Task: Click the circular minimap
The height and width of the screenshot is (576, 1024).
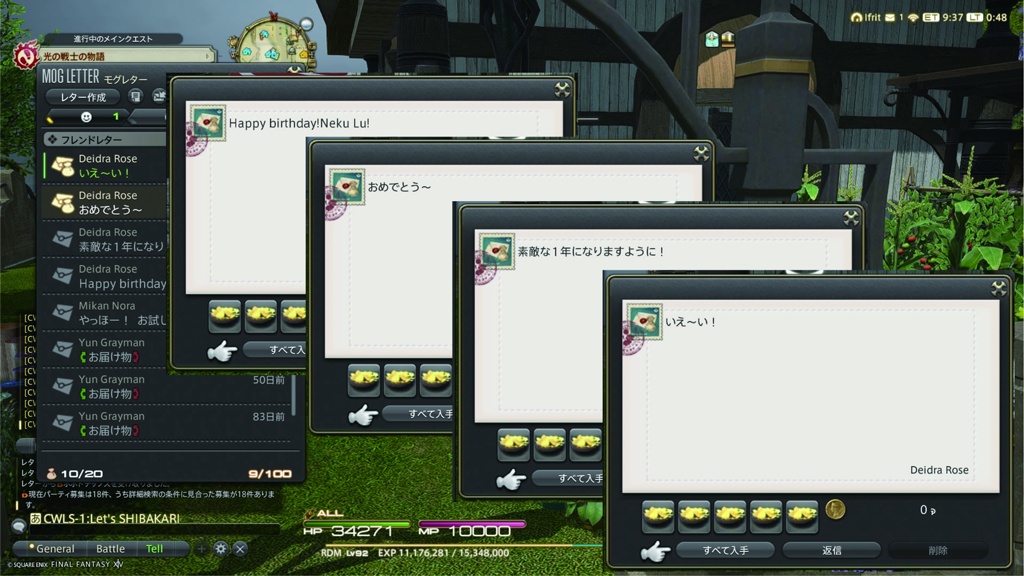Action: click(270, 38)
